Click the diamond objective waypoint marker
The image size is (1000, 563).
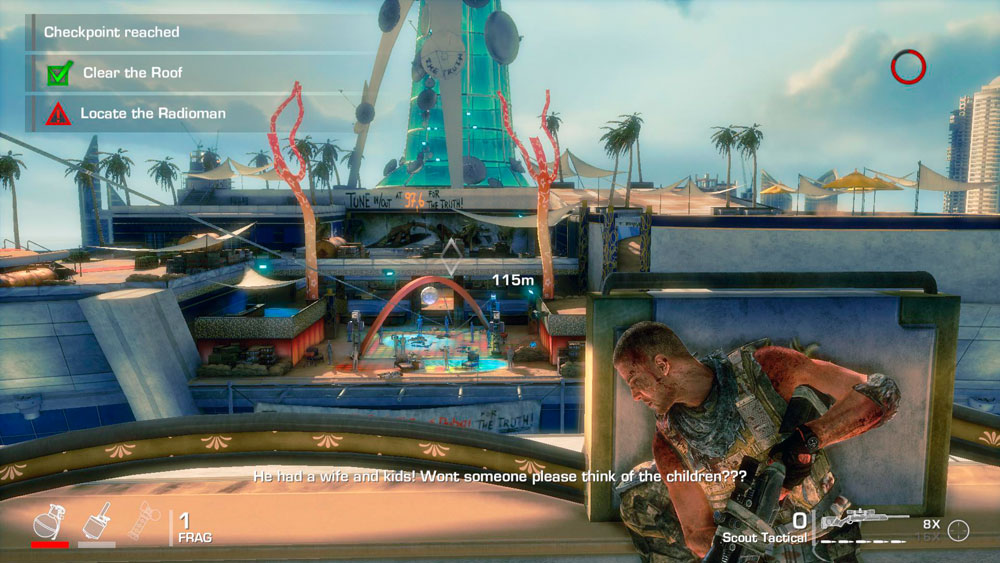click(453, 257)
